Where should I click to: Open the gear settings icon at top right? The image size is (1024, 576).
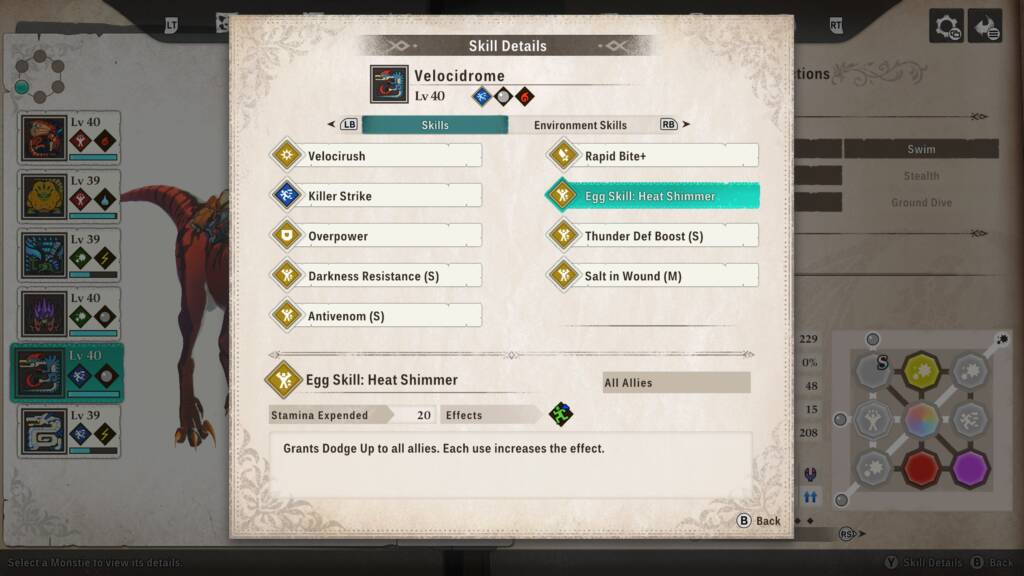pyautogui.click(x=946, y=26)
